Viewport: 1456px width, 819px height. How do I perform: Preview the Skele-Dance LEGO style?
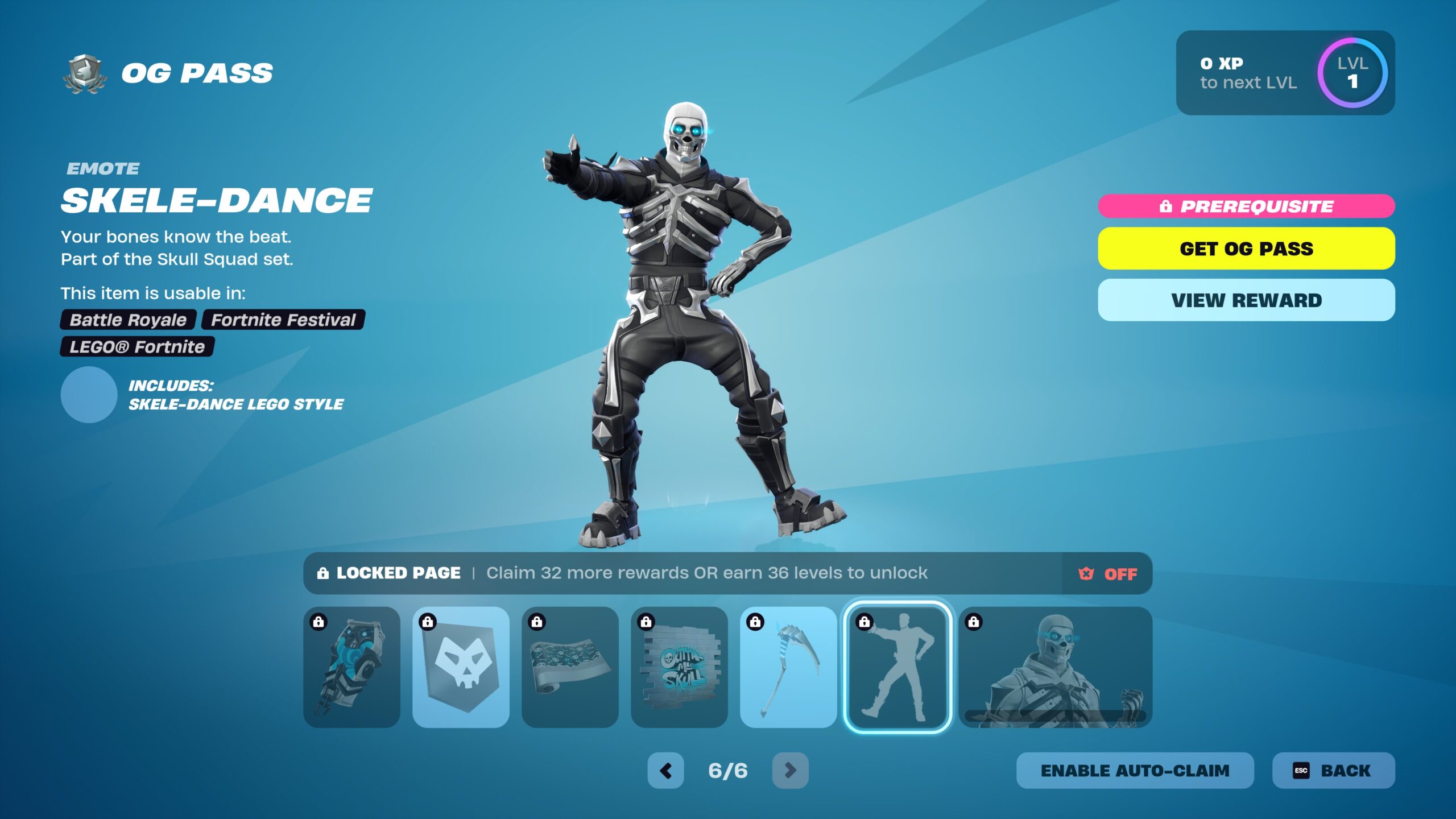[89, 395]
